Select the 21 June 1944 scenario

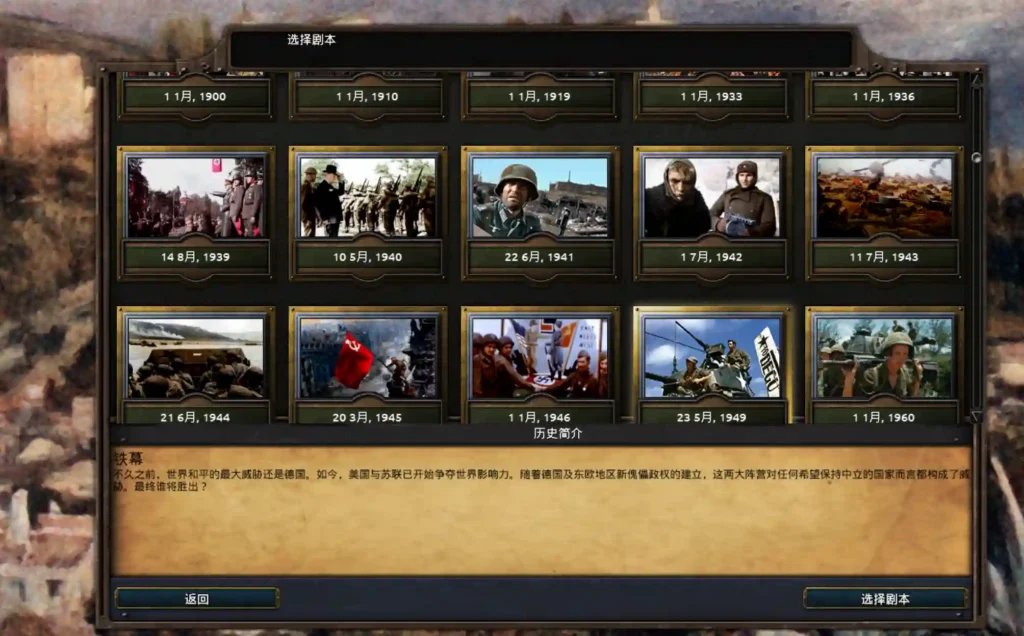[x=195, y=358]
